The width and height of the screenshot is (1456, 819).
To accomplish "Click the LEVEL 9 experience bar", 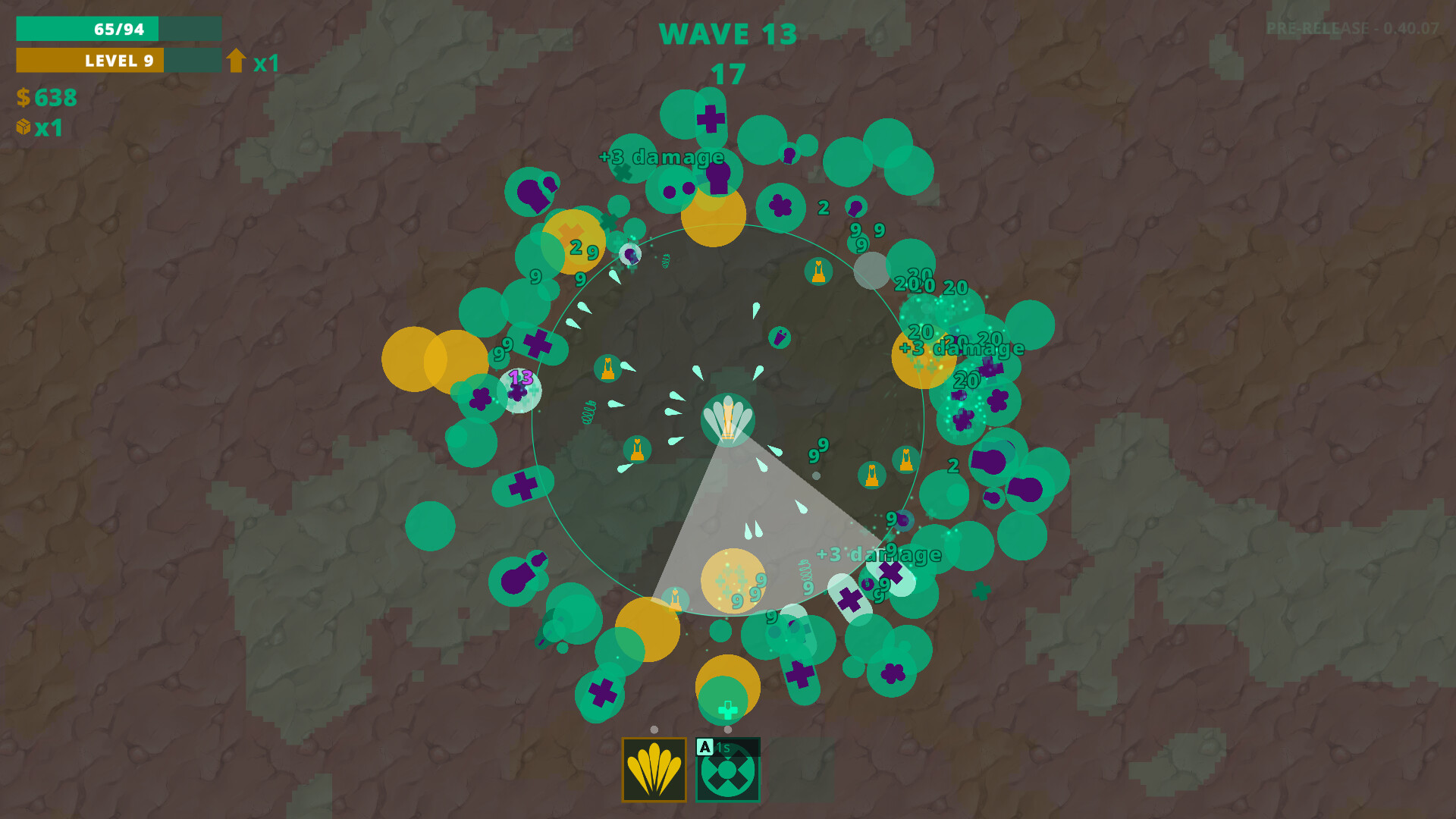I will pyautogui.click(x=118, y=61).
